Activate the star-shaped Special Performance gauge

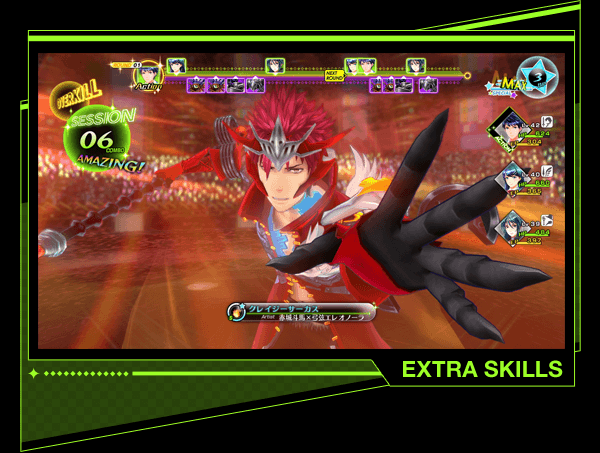(x=539, y=76)
